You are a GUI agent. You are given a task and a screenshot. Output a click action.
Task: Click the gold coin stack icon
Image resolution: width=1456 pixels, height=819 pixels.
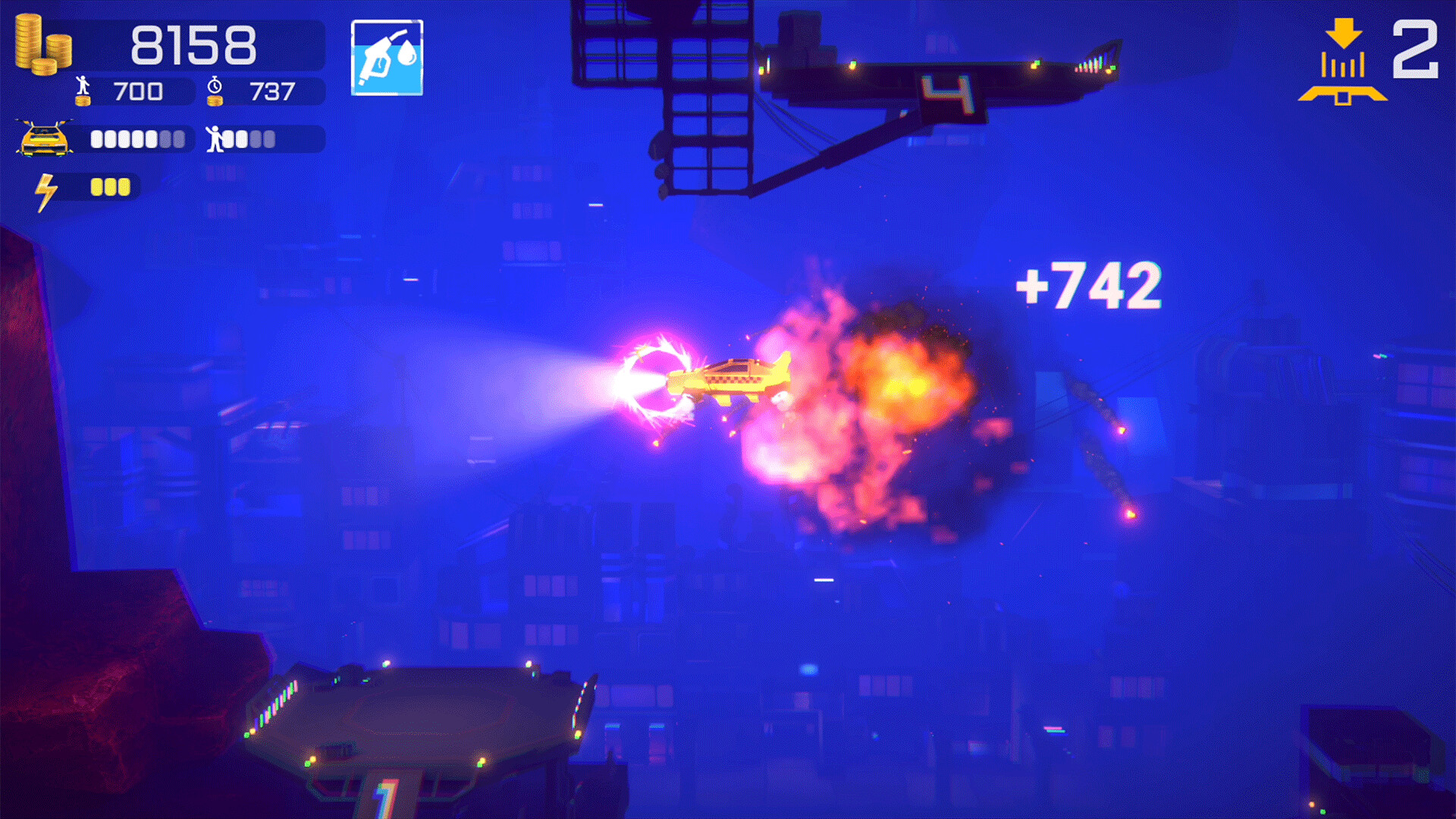click(x=42, y=43)
